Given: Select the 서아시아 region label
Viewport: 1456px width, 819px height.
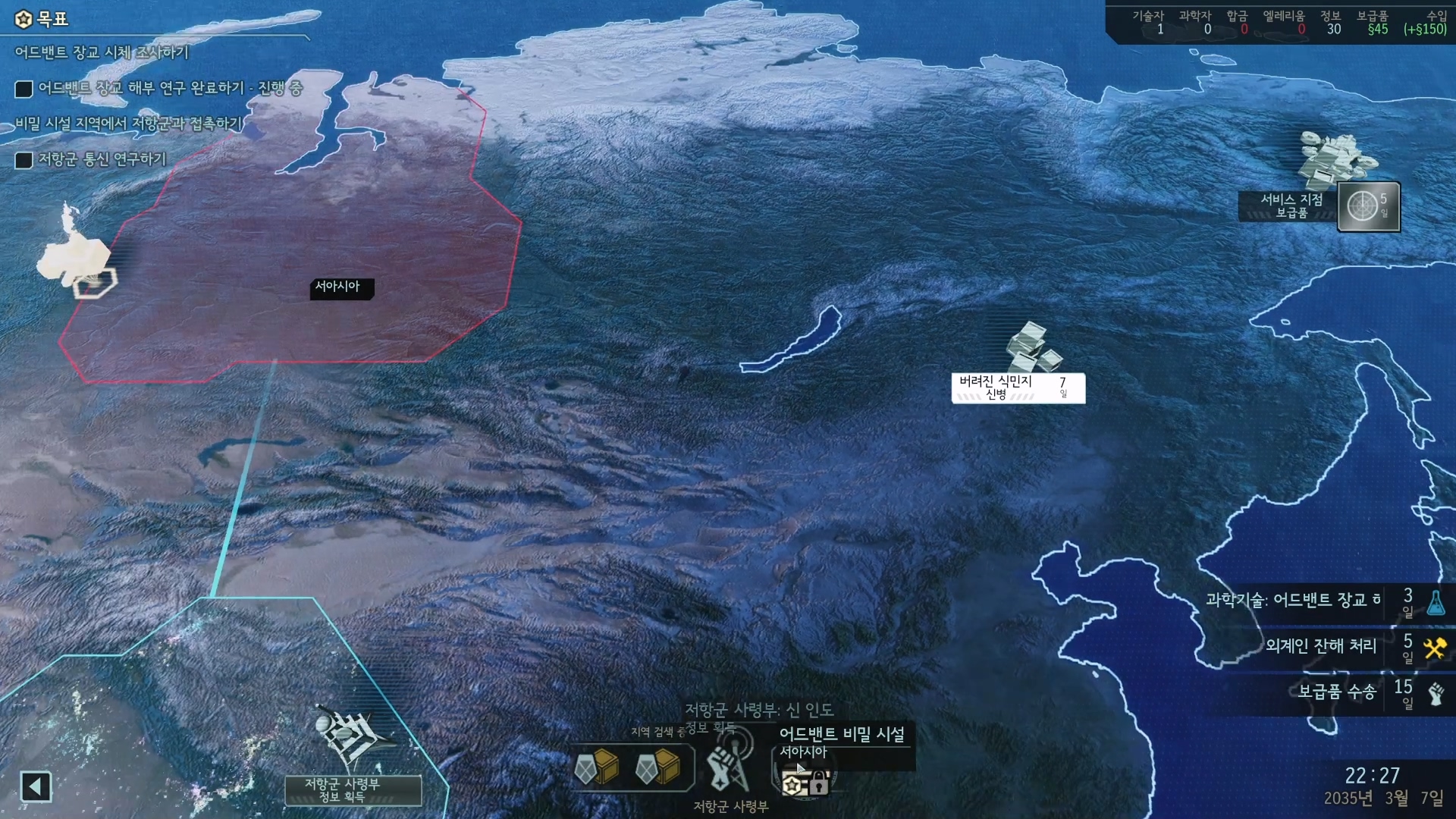Looking at the screenshot, I should tap(340, 287).
